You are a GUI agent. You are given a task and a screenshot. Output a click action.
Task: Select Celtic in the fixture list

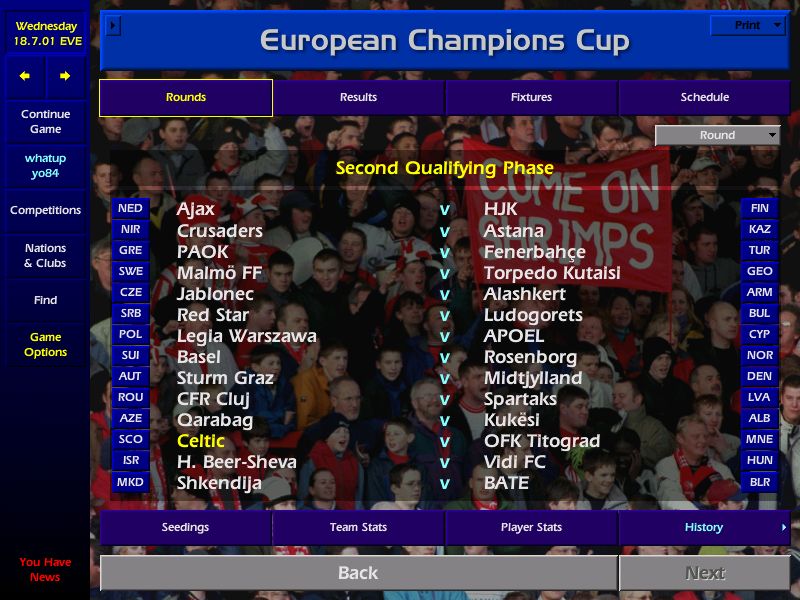[x=201, y=441]
